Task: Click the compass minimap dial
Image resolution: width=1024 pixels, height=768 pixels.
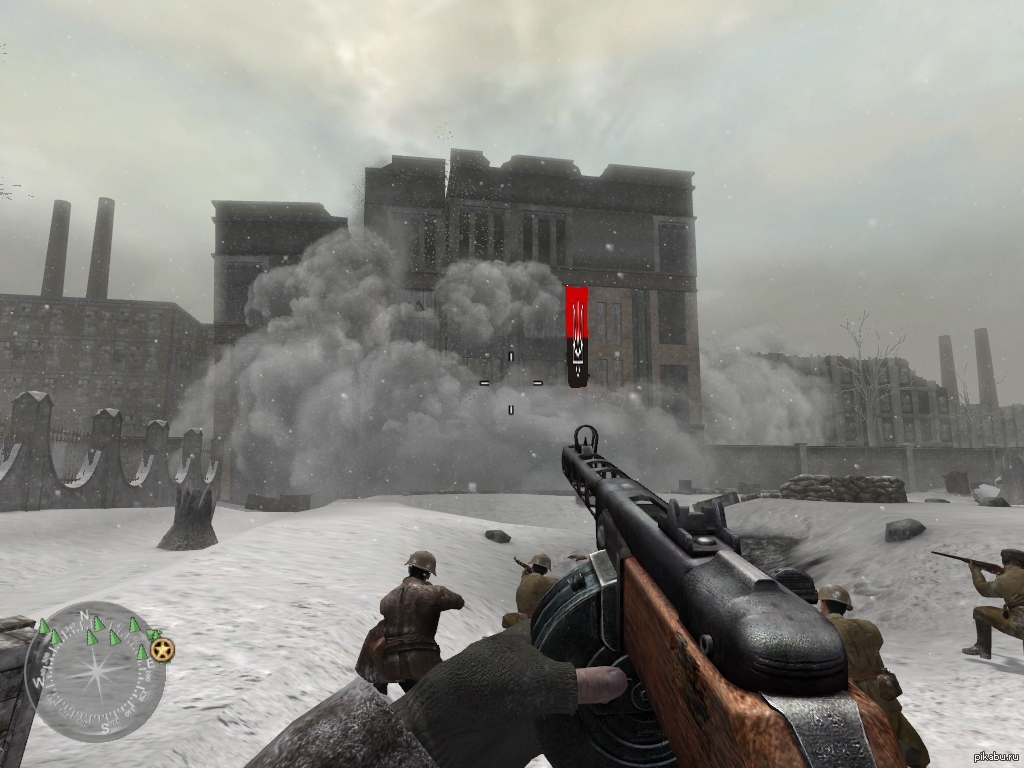Action: coord(95,671)
